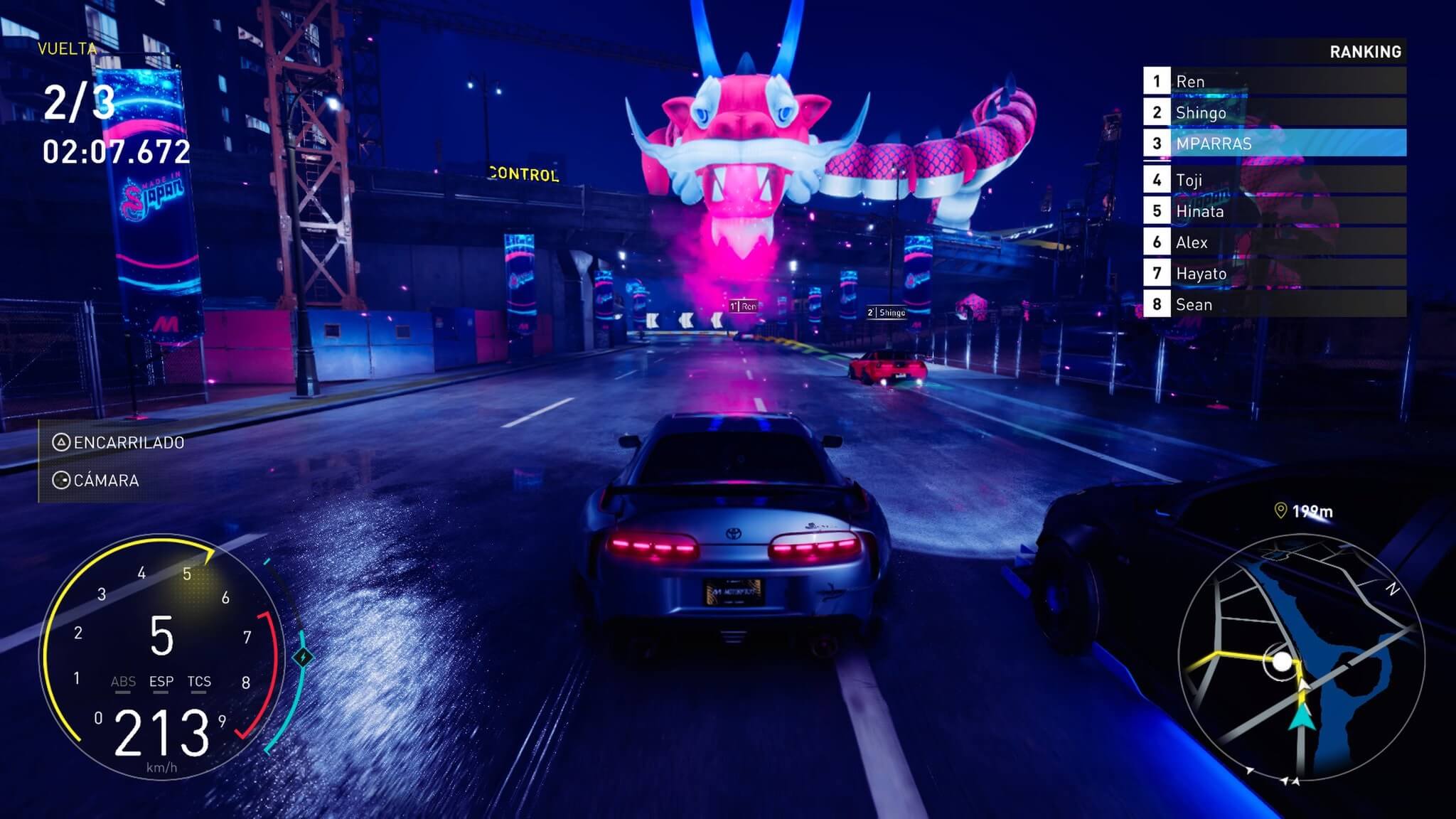Click the white waypoint dot on the minimap

click(1282, 662)
